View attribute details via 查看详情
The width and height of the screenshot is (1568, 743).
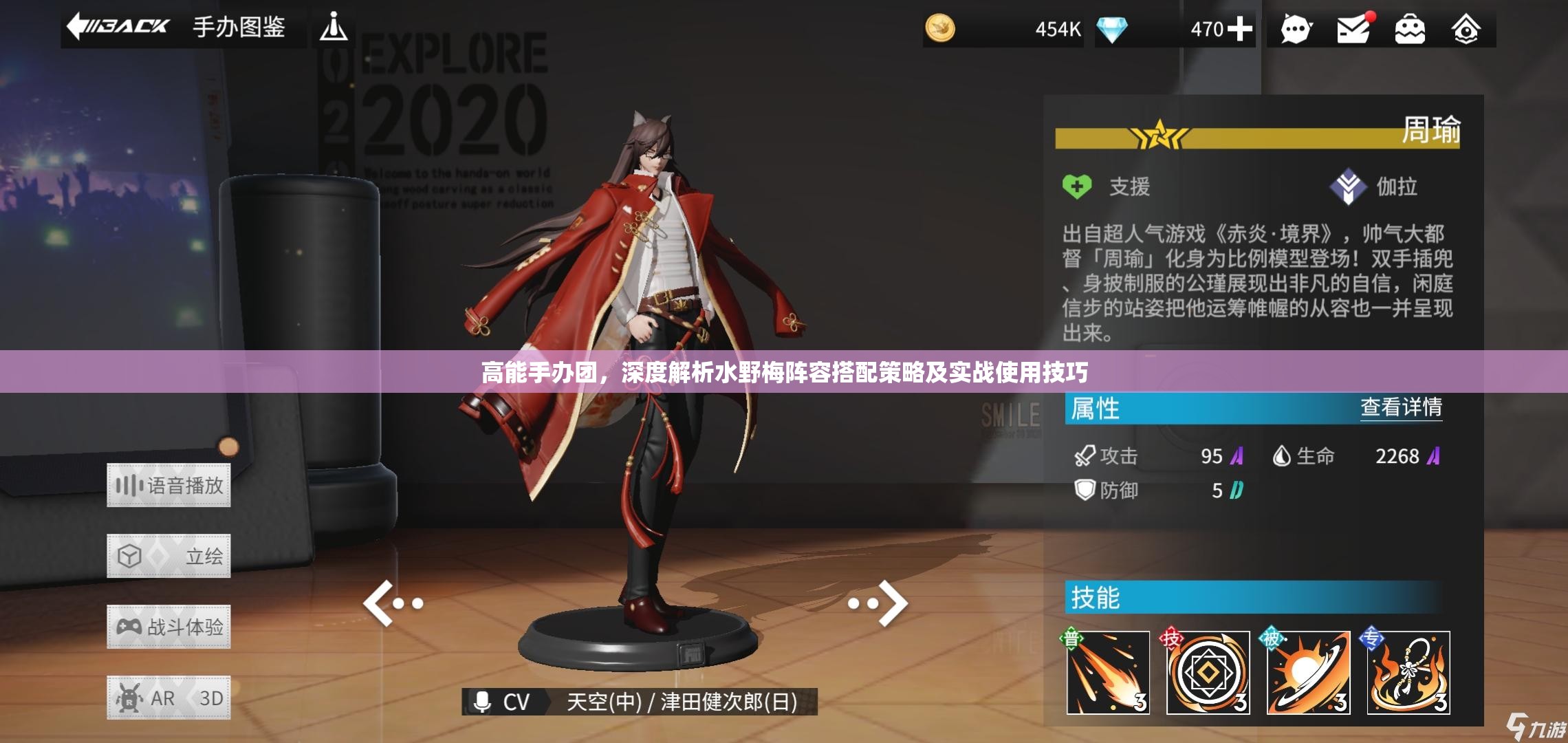point(1401,407)
